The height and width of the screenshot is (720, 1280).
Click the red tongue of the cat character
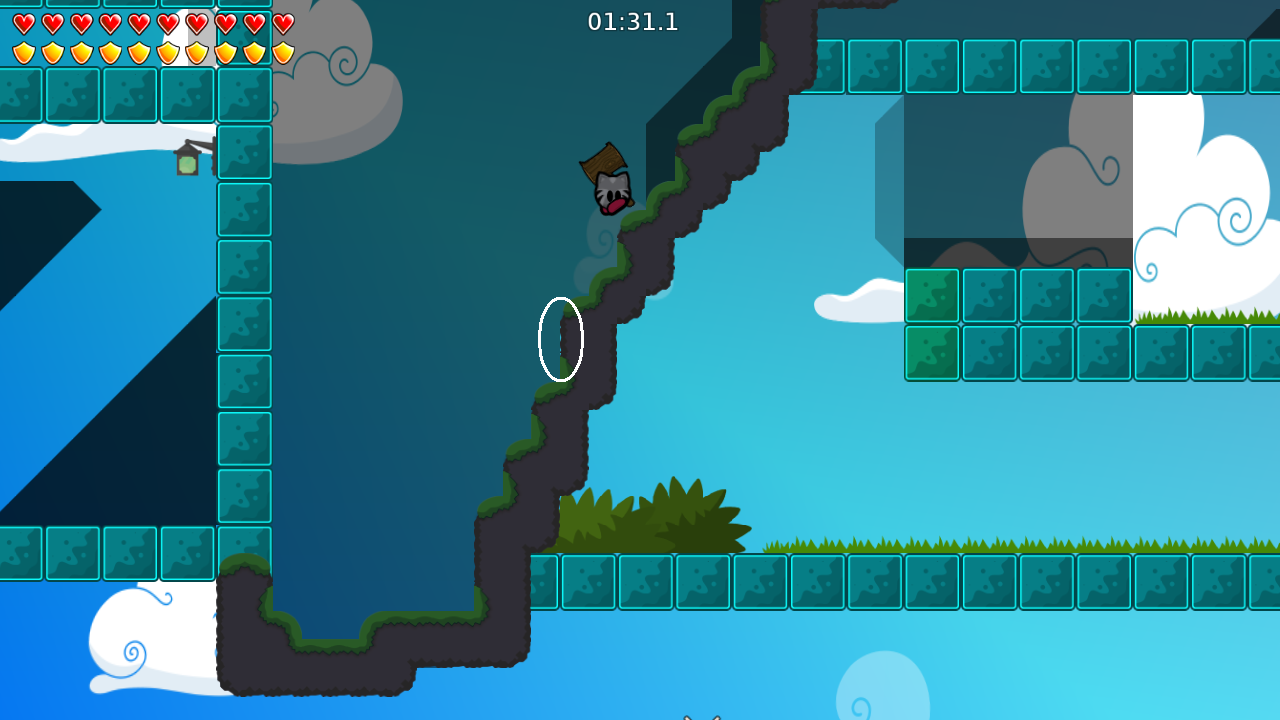pyautogui.click(x=616, y=205)
